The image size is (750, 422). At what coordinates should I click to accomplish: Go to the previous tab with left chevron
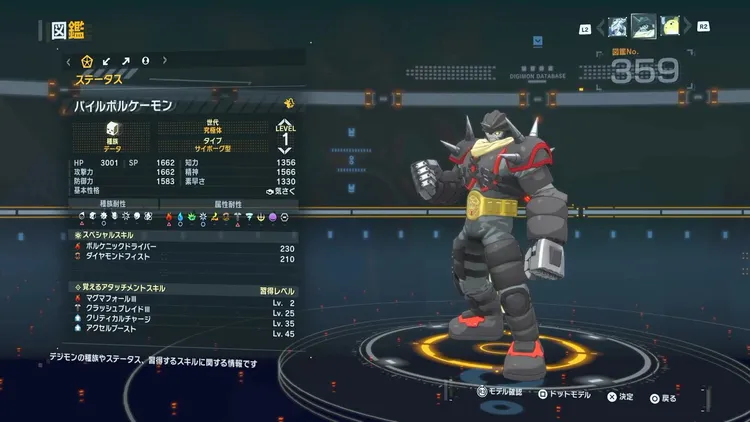click(x=68, y=61)
